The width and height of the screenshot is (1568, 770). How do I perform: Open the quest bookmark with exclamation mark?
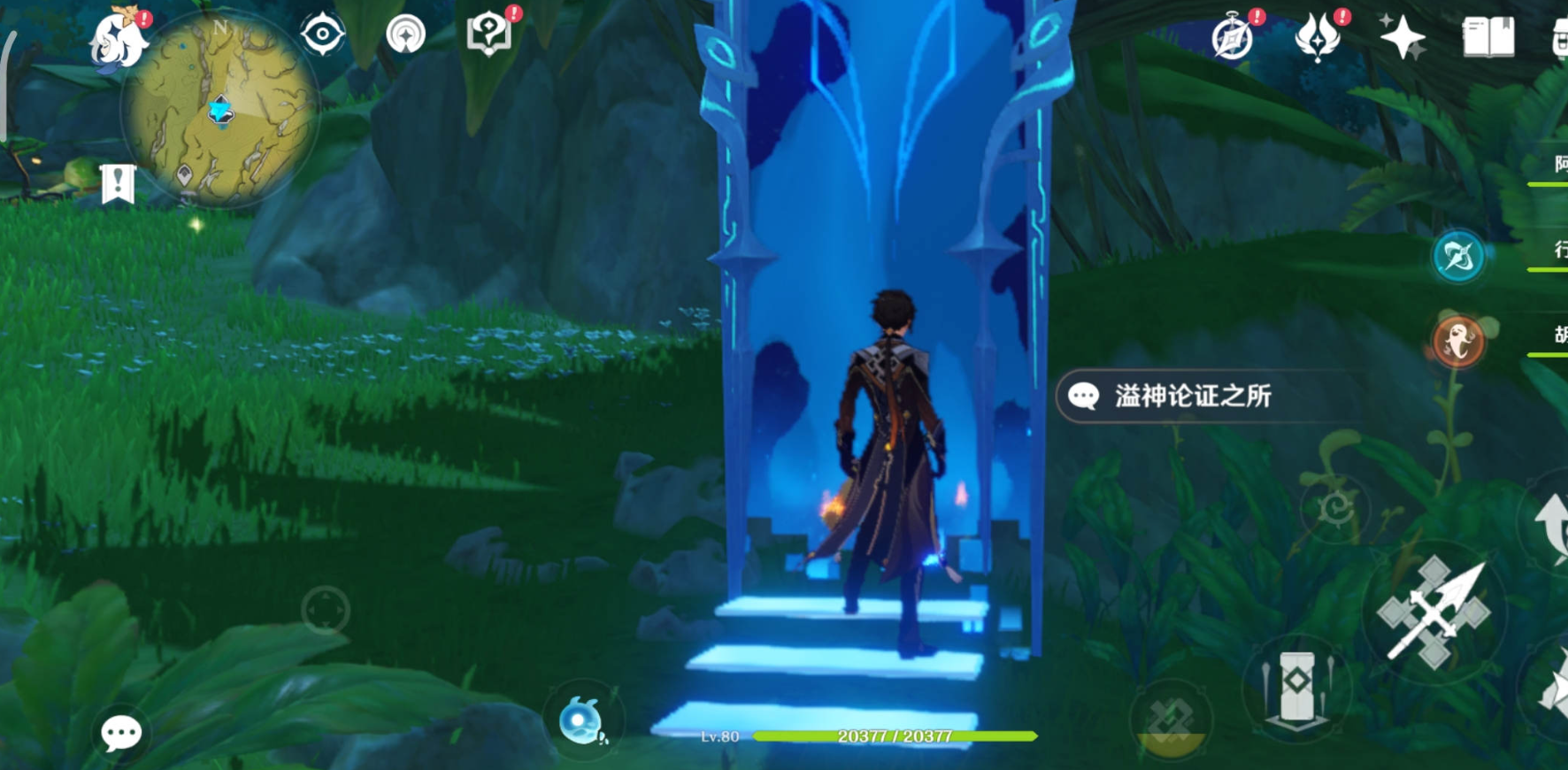tap(118, 183)
